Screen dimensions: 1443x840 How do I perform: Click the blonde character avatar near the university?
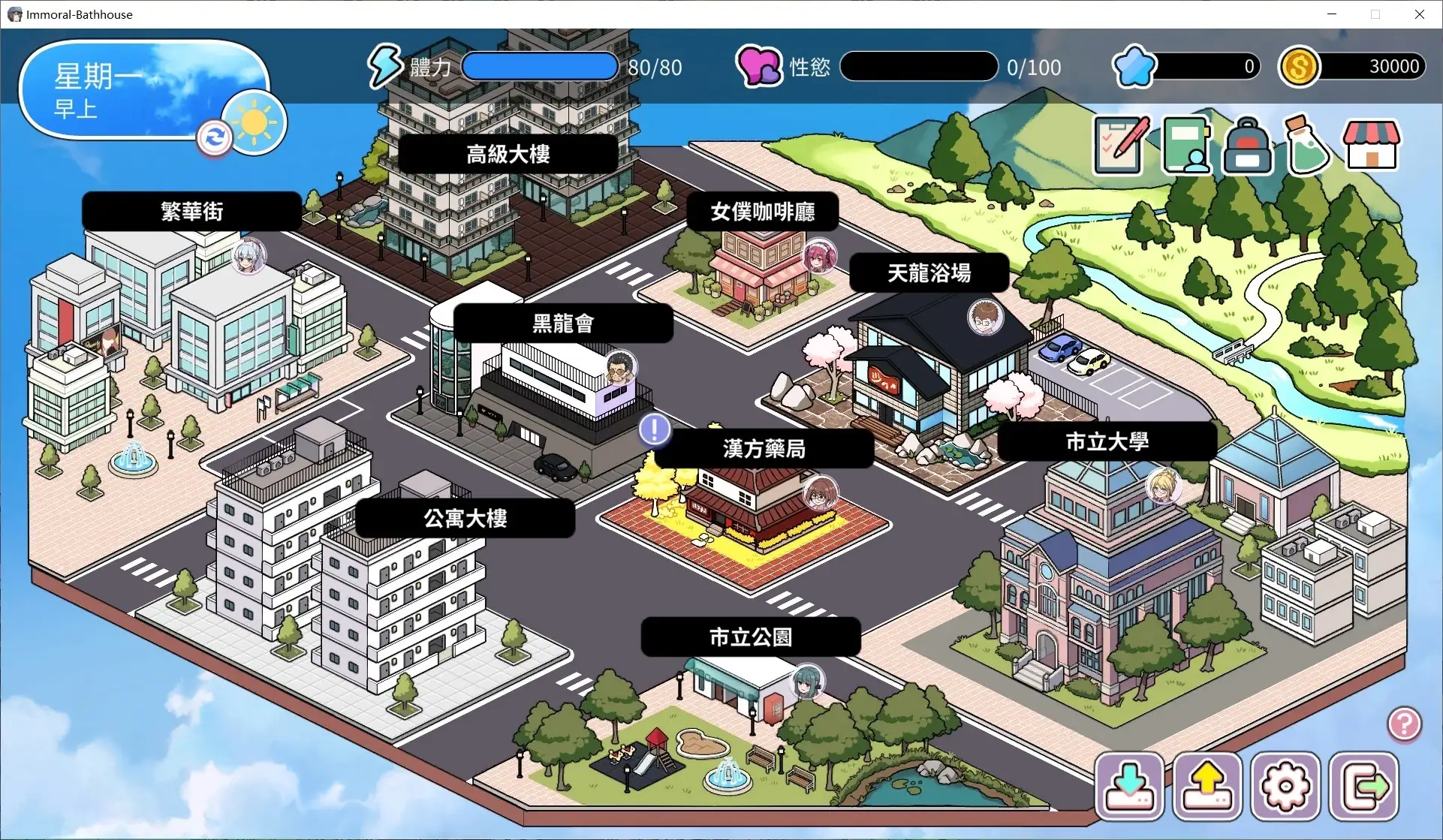pos(1162,486)
